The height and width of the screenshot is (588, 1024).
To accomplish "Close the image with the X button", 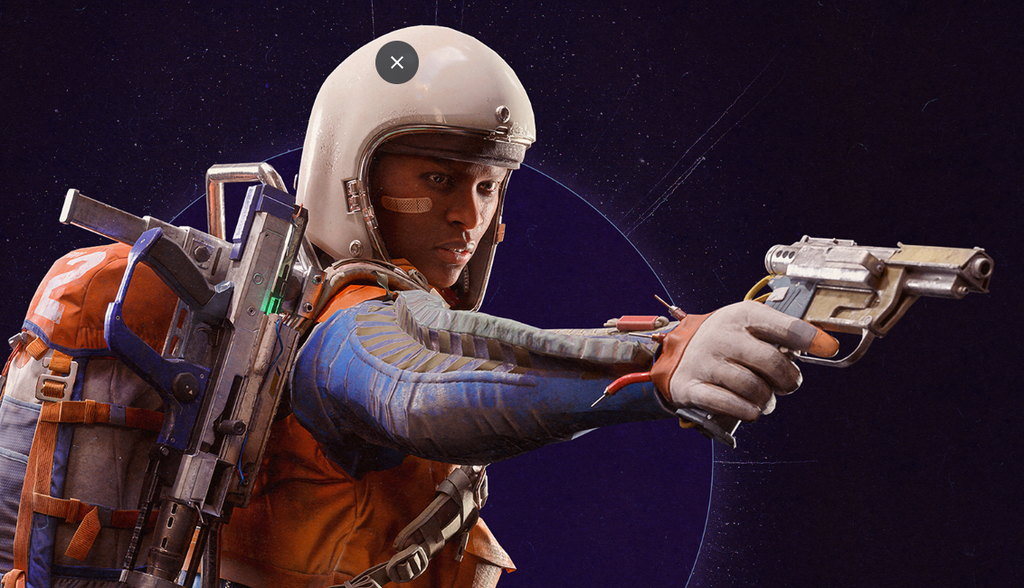I will click(397, 63).
